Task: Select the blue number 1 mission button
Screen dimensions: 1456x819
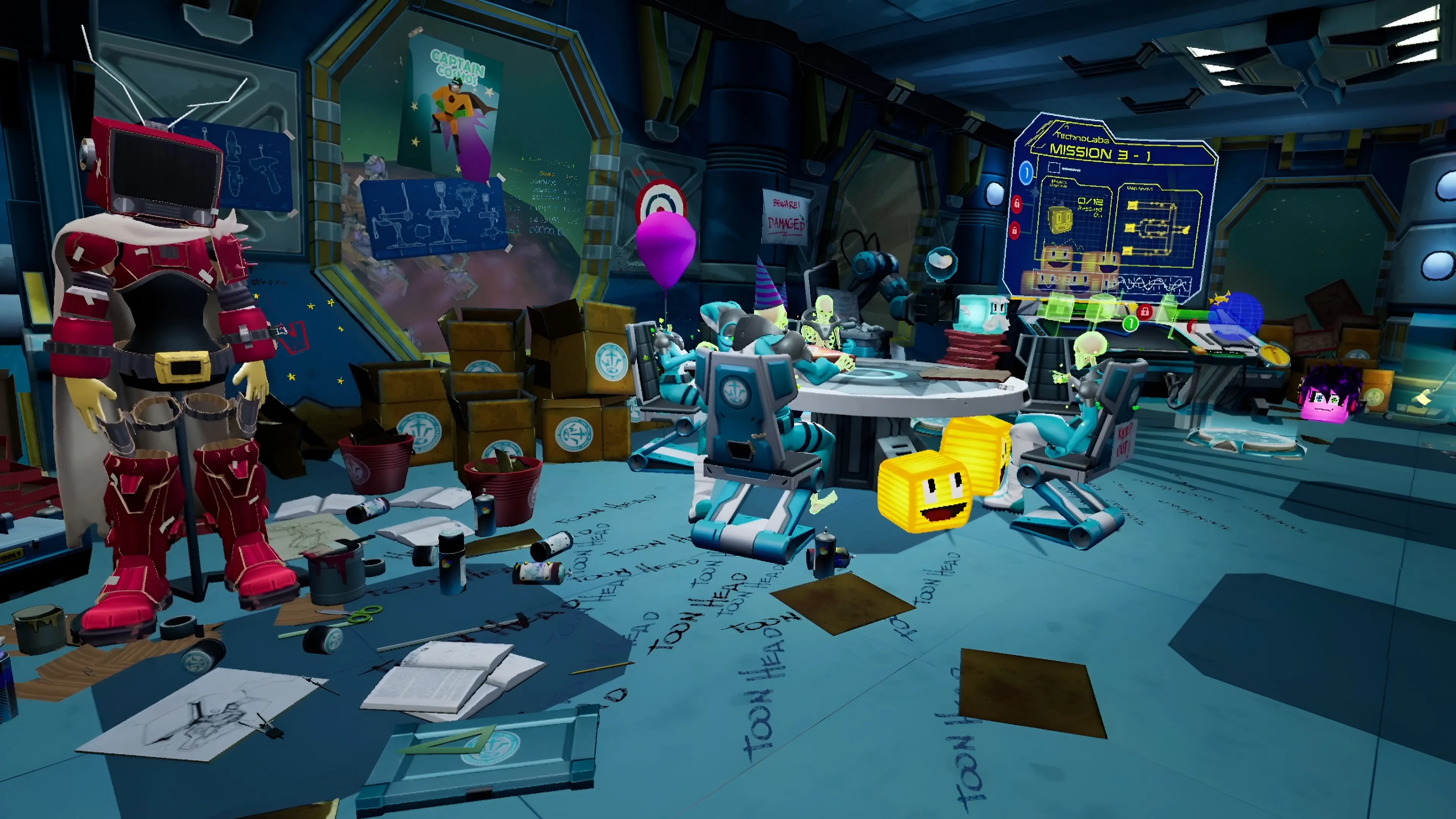Action: pyautogui.click(x=1026, y=173)
